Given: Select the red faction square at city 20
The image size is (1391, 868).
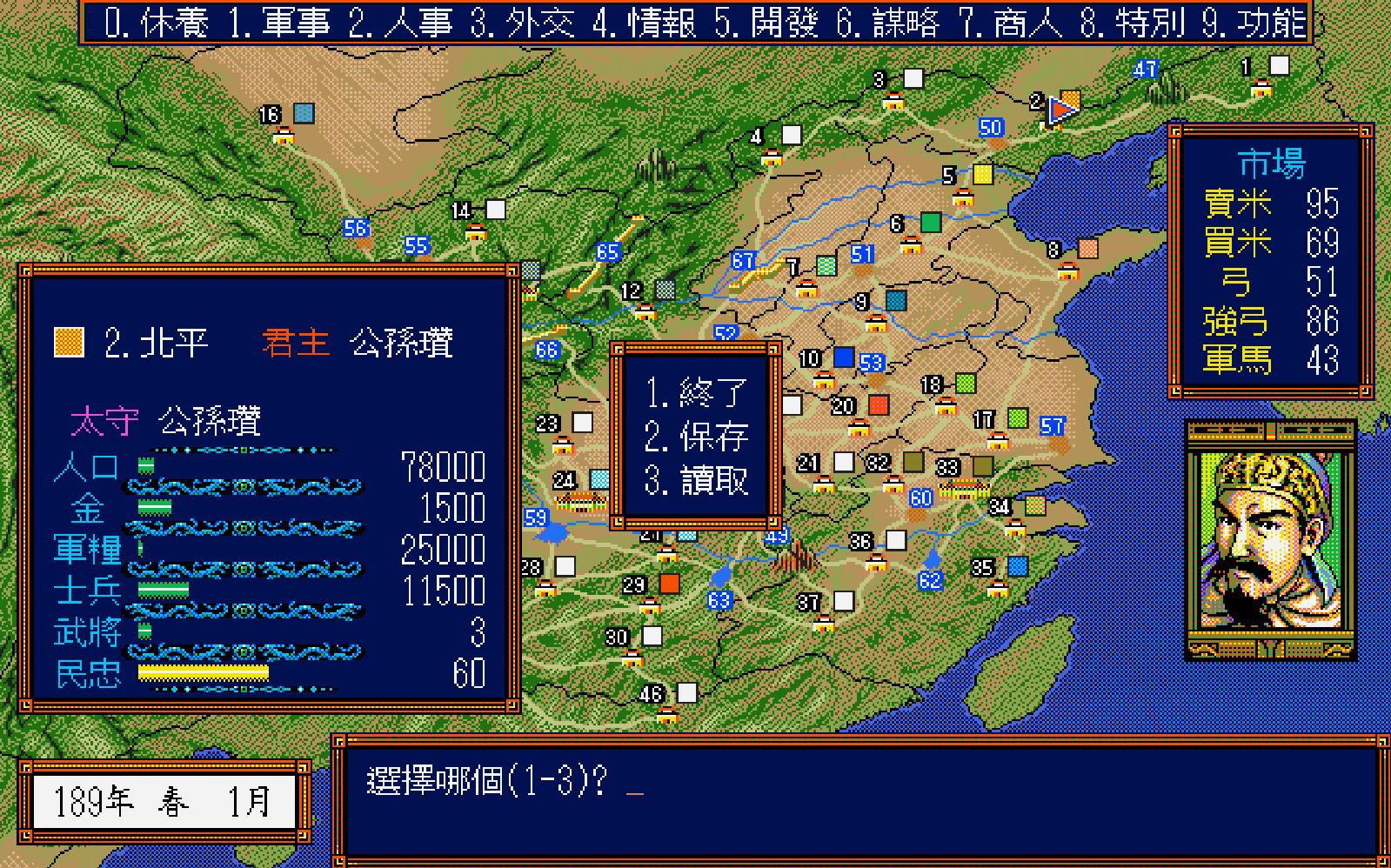Looking at the screenshot, I should pyautogui.click(x=877, y=404).
